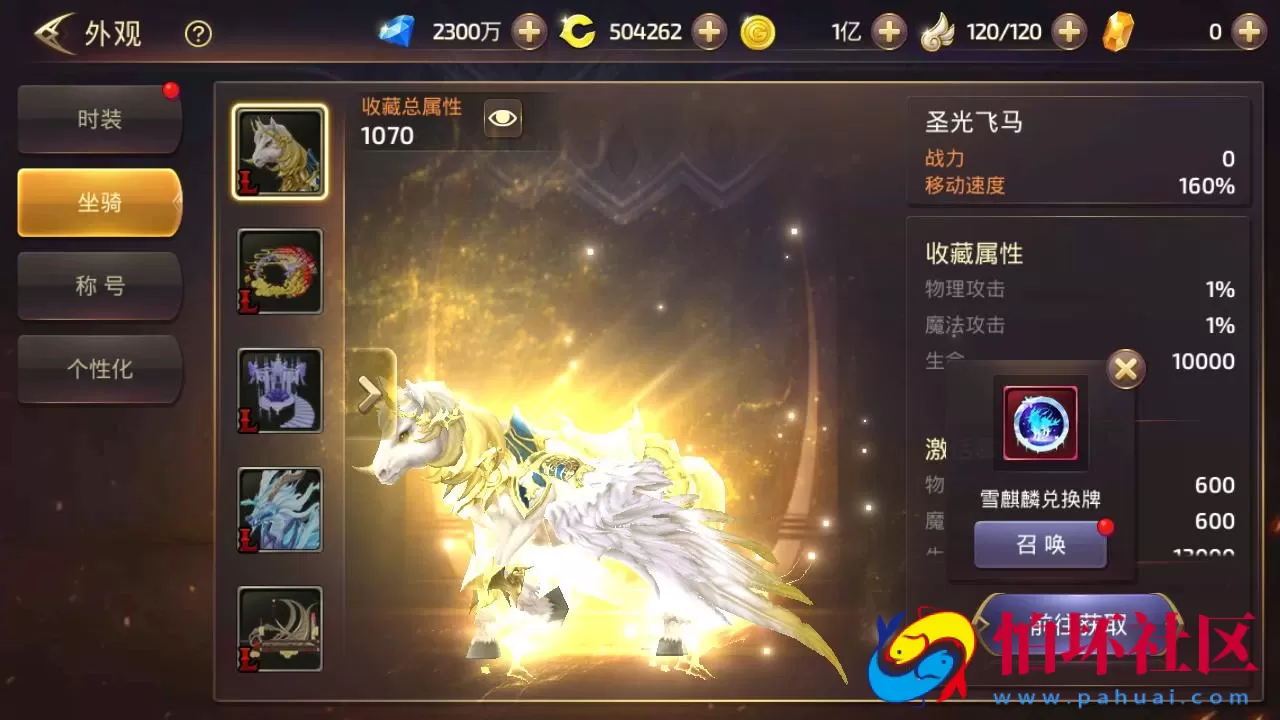1280x720 pixels.
Task: Open the 称号 tab
Action: (x=99, y=286)
